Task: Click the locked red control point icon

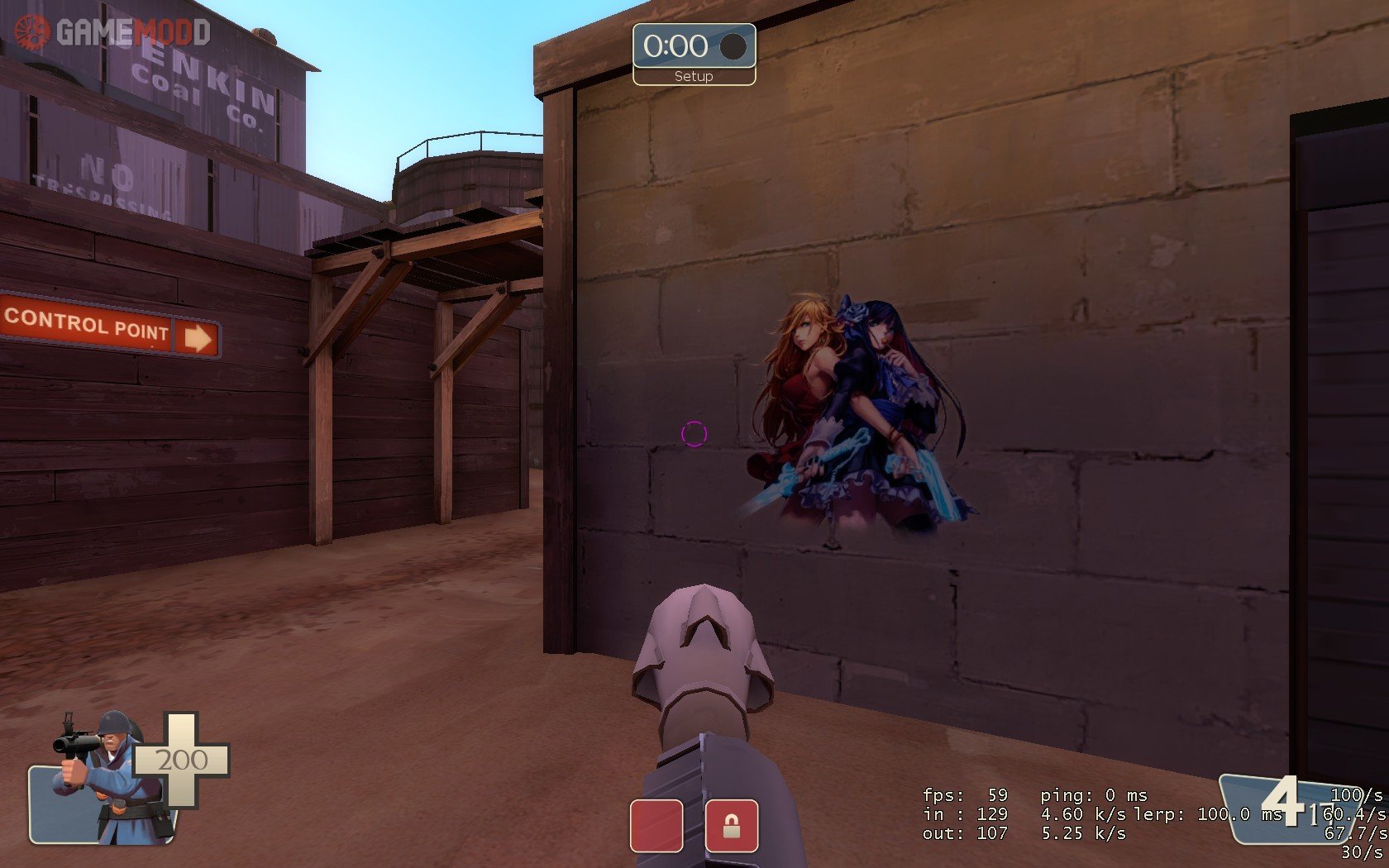Action: tap(731, 825)
